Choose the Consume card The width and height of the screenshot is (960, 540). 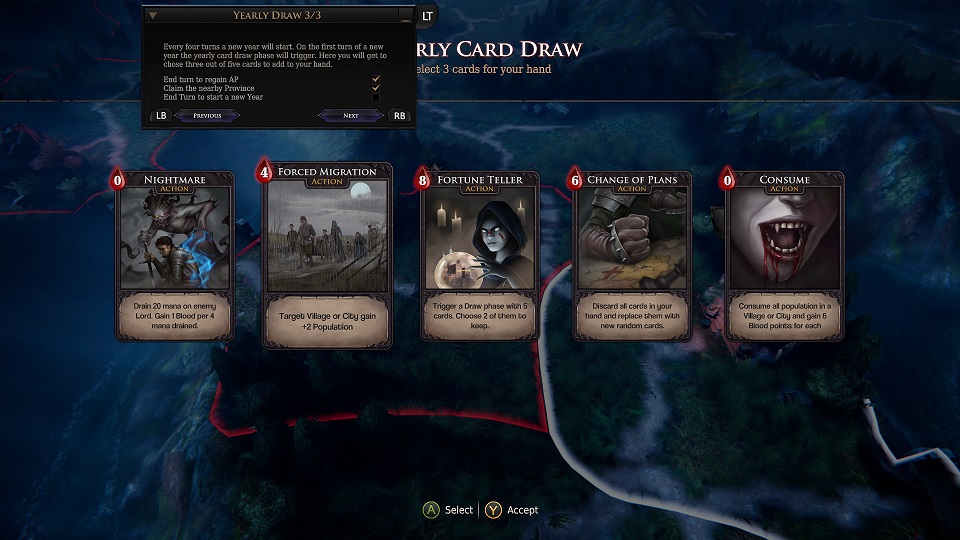click(784, 257)
